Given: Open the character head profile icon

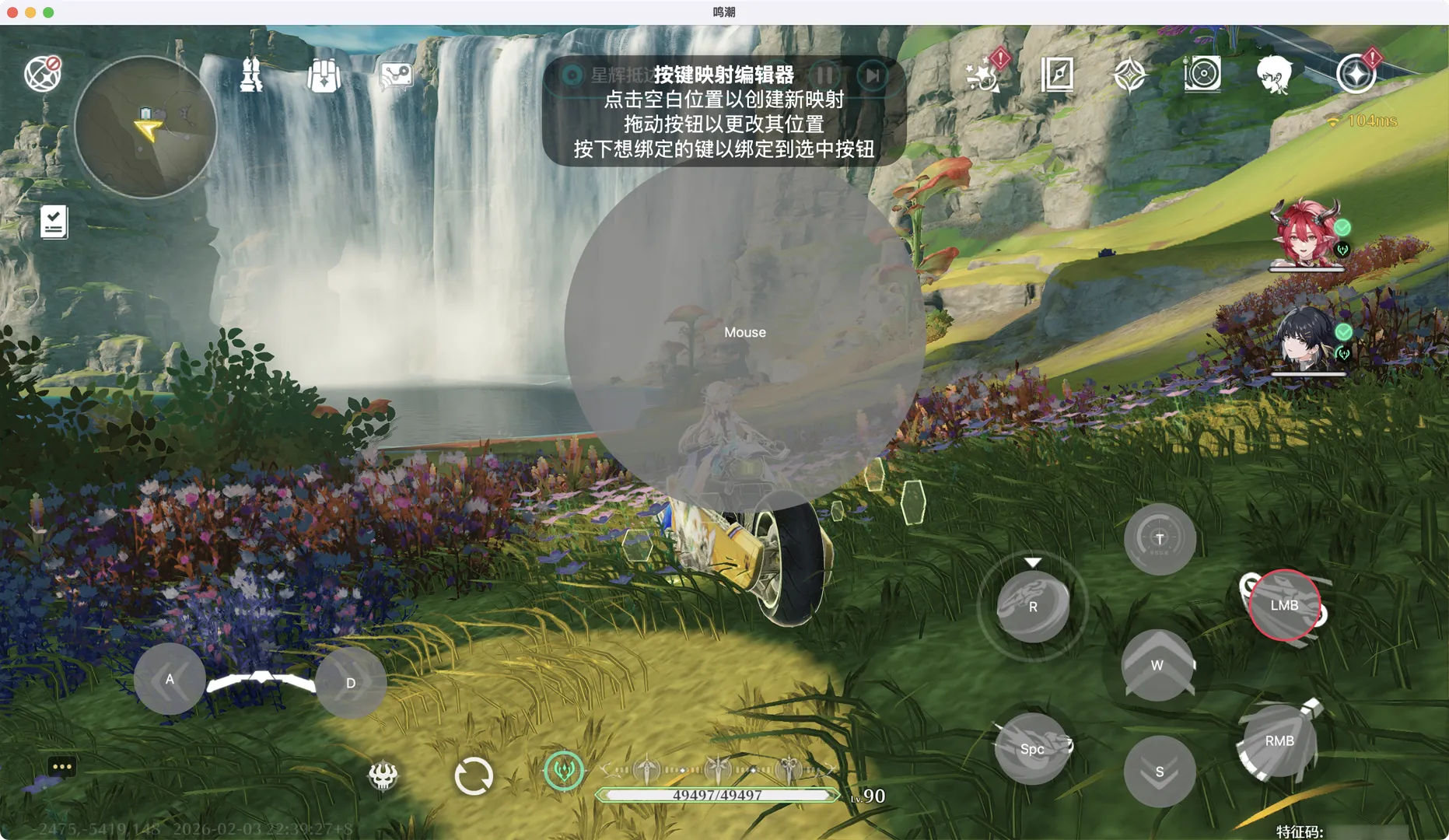Looking at the screenshot, I should click(x=1273, y=75).
